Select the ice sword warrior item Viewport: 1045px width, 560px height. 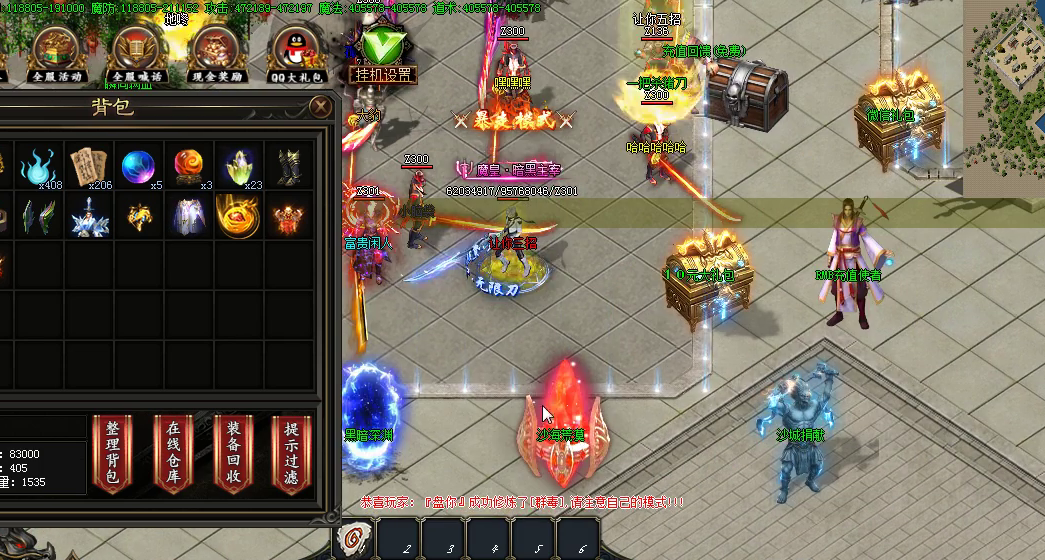(90, 216)
